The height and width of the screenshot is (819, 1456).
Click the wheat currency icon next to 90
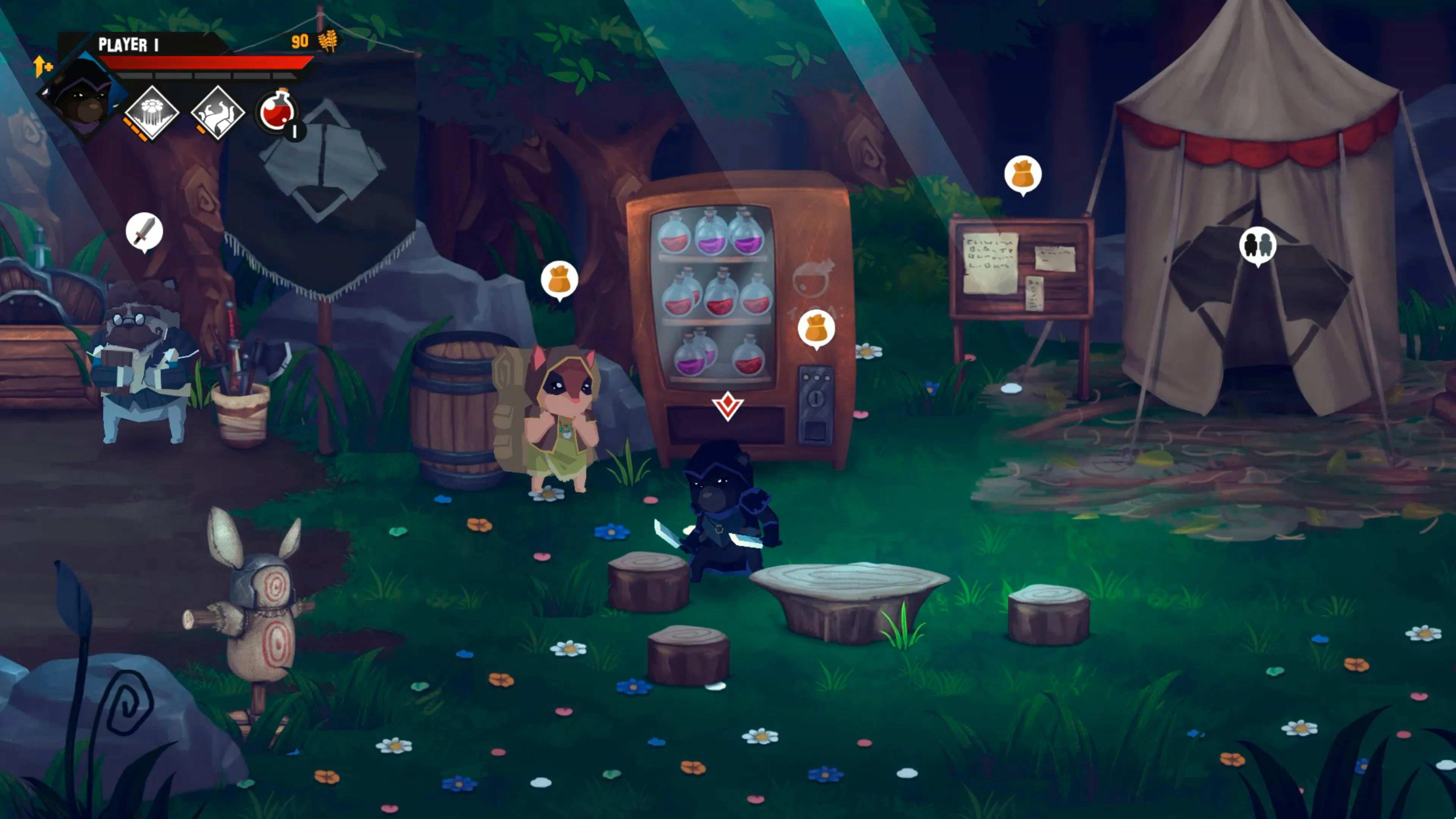[329, 41]
